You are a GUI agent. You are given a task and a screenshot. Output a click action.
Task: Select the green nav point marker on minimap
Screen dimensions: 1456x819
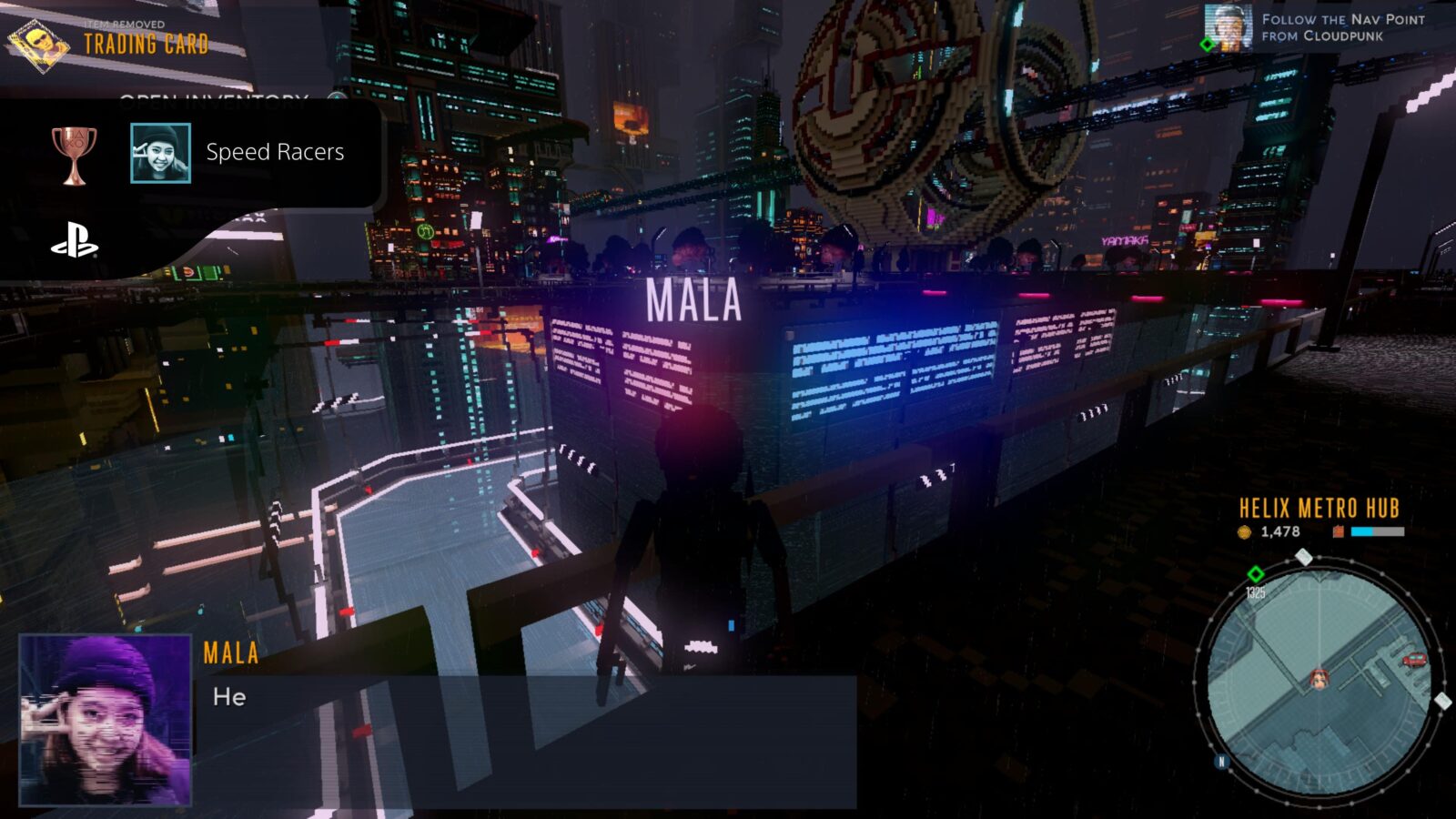click(1256, 573)
